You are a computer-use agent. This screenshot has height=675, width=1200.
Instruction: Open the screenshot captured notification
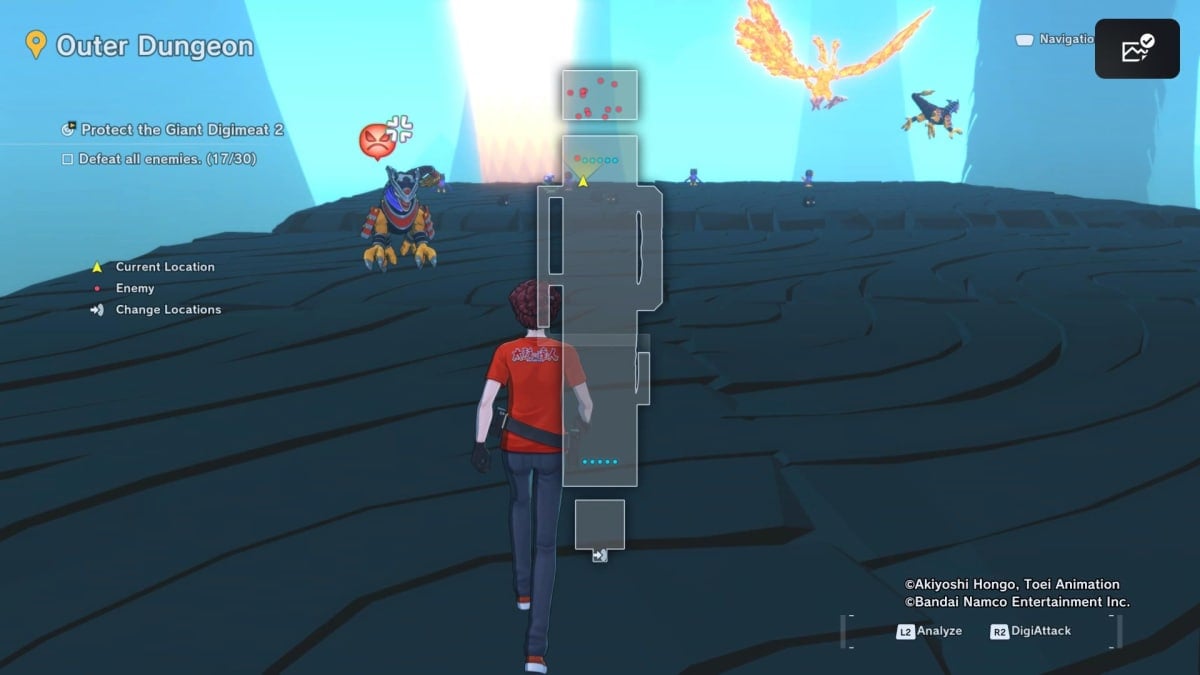1137,49
